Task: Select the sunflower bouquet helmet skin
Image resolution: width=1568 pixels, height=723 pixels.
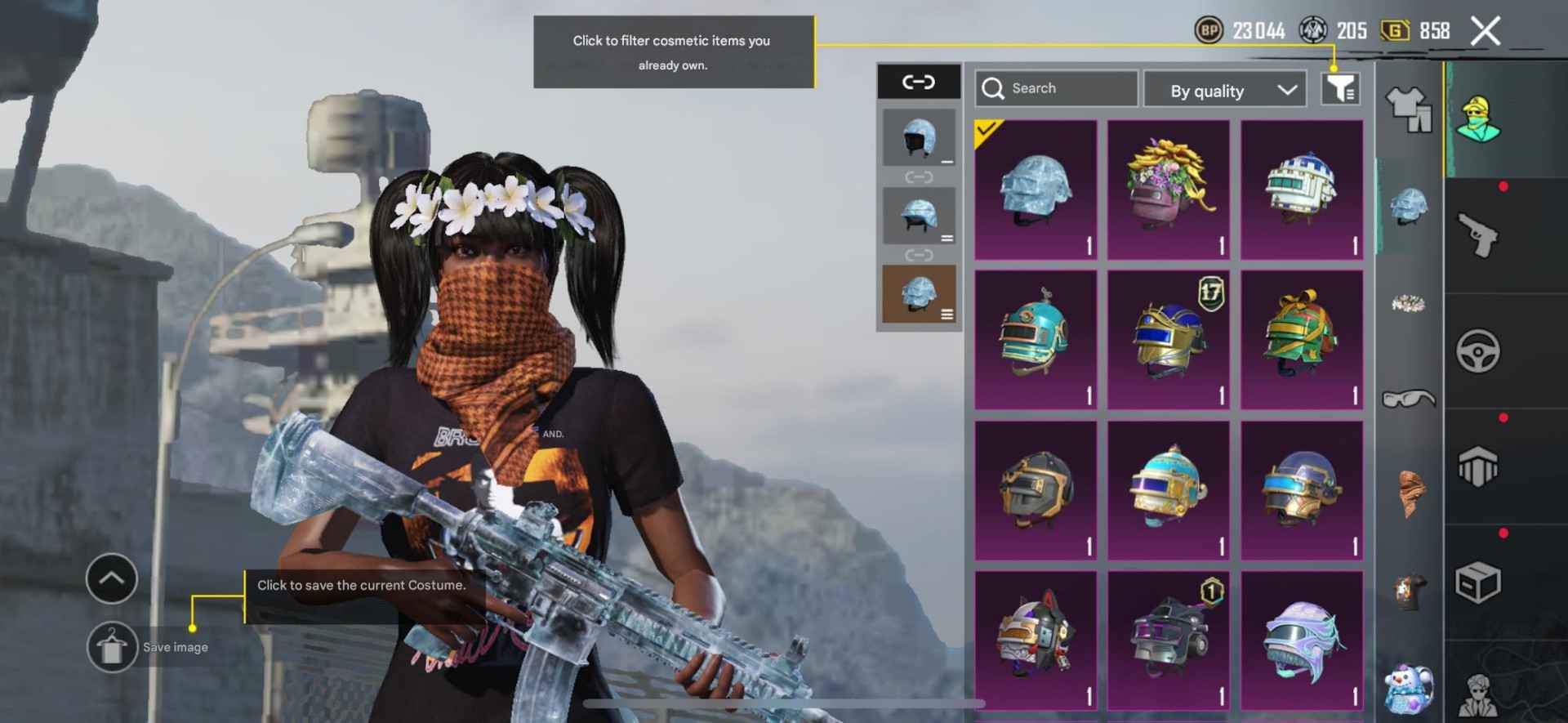Action: click(1168, 190)
